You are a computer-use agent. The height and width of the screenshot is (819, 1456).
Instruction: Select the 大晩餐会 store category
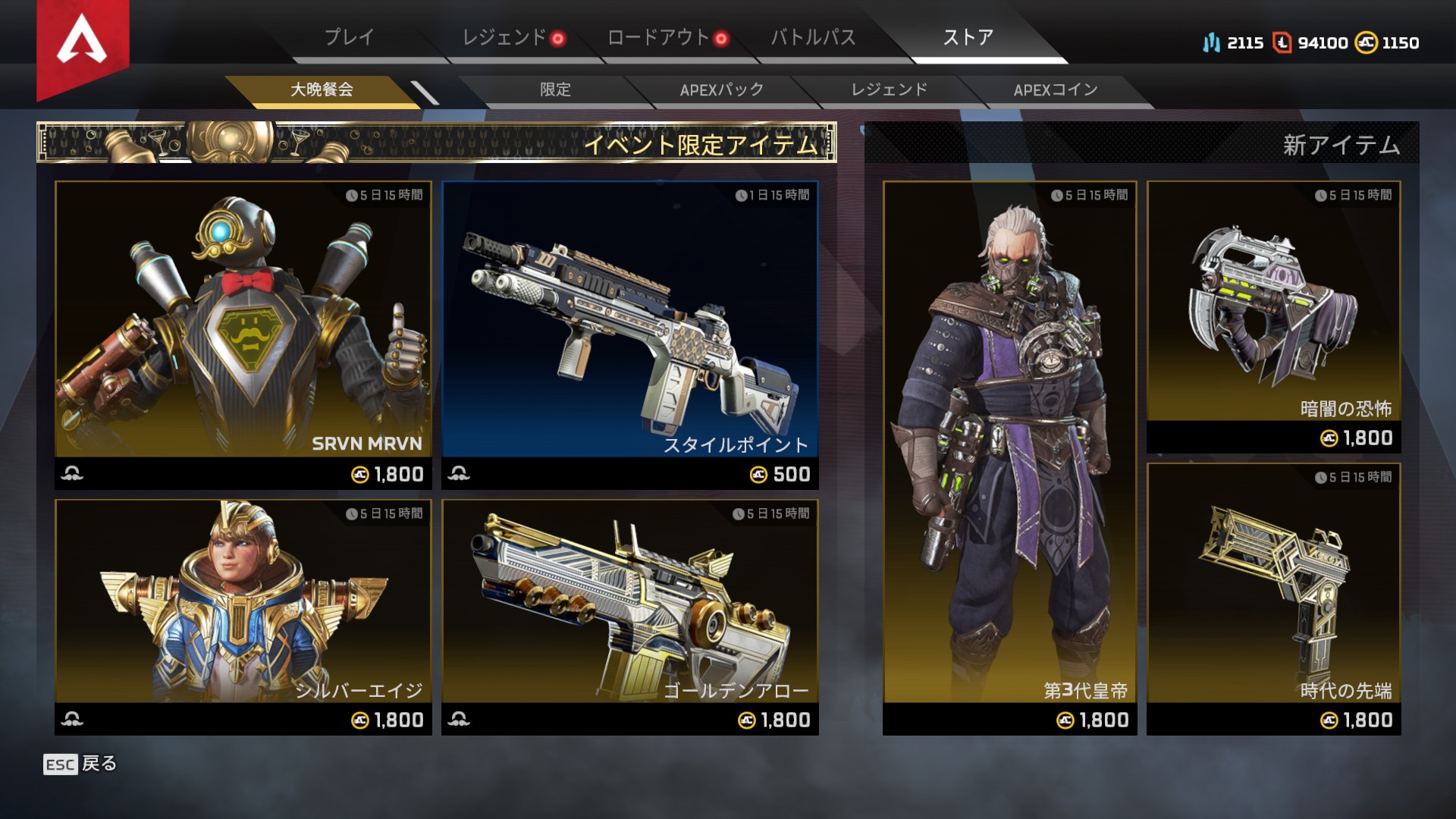click(322, 89)
